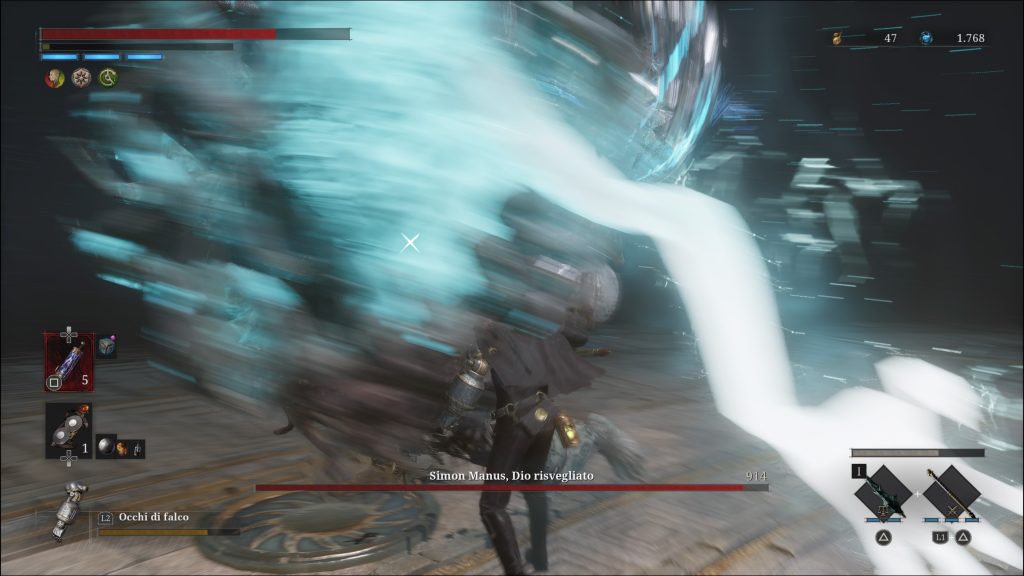
Task: Click the gold pouch icon next to 47
Action: coord(838,38)
